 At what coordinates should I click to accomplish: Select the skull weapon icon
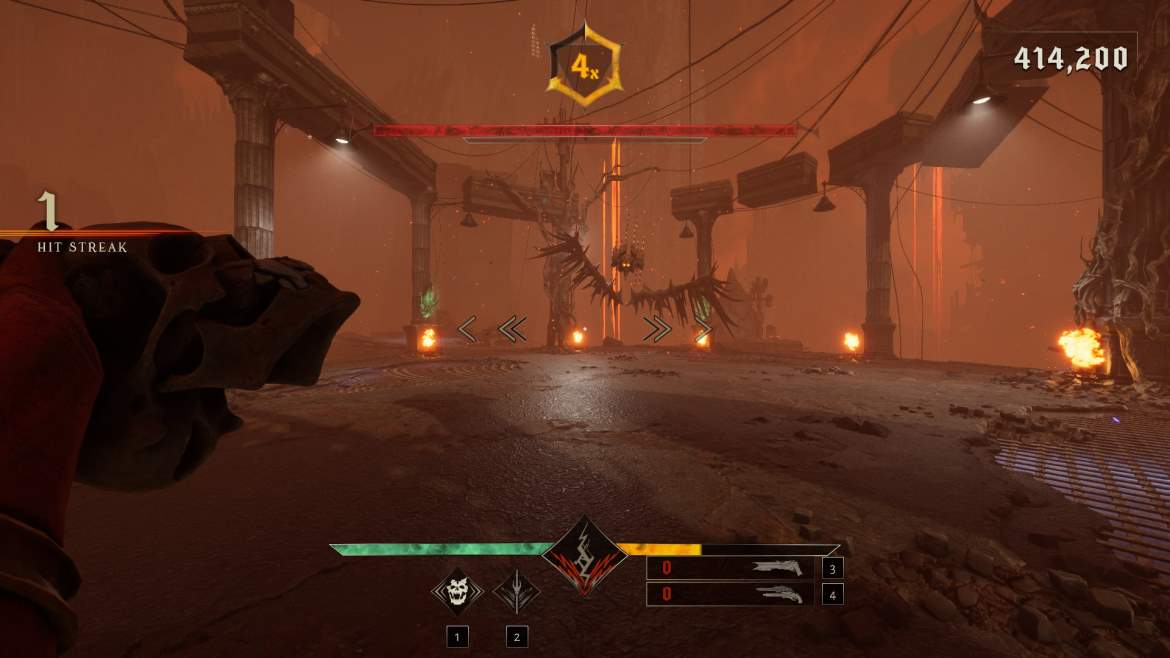click(x=457, y=592)
